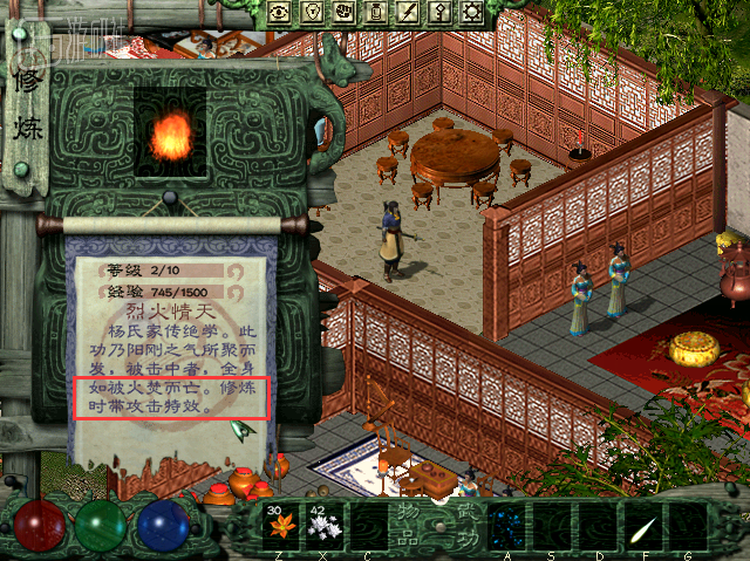
Task: Click the green arrow on the scroll corner
Action: click(242, 431)
